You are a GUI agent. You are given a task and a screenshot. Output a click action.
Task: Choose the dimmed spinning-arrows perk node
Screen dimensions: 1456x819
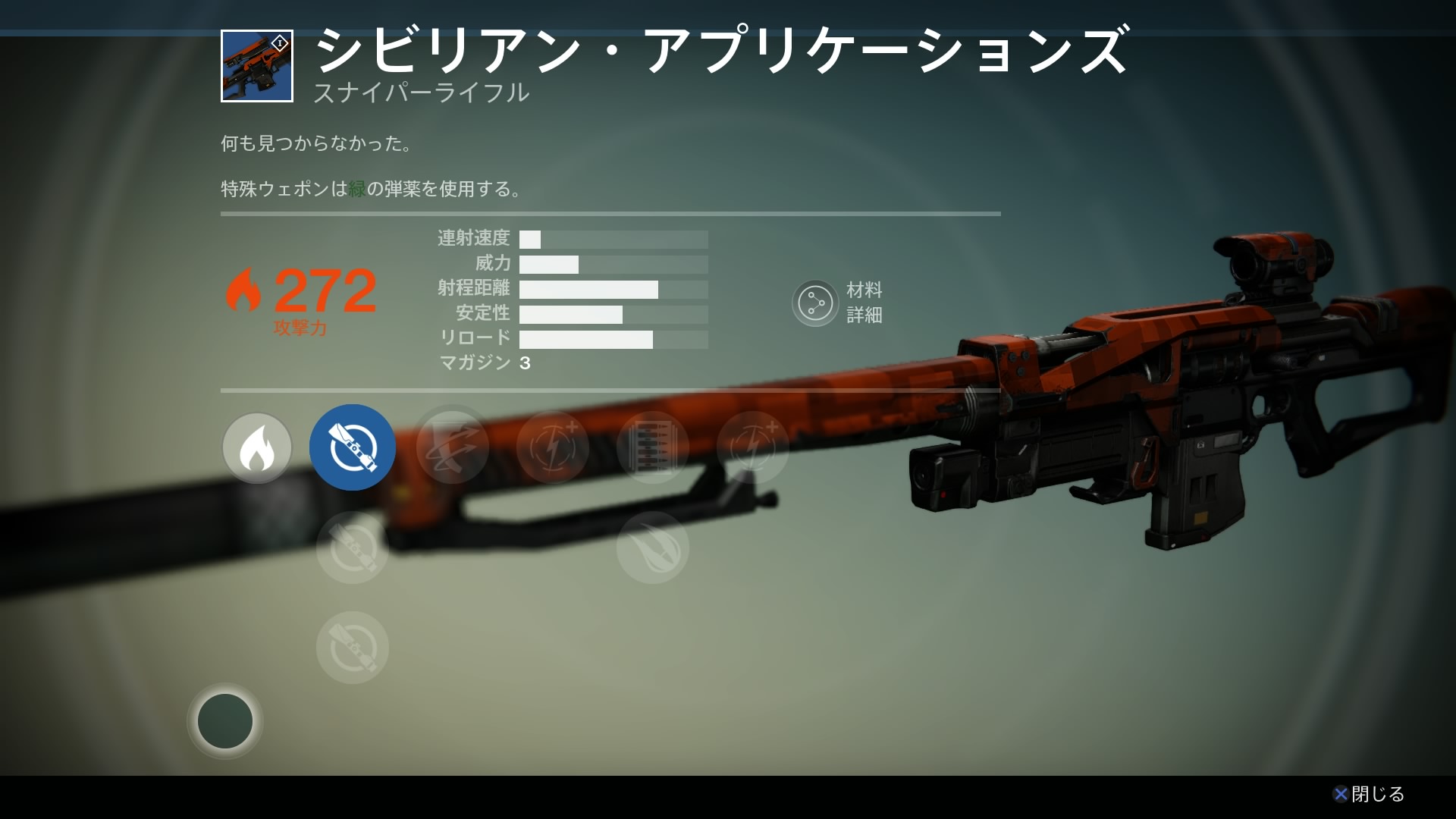pyautogui.click(x=453, y=447)
